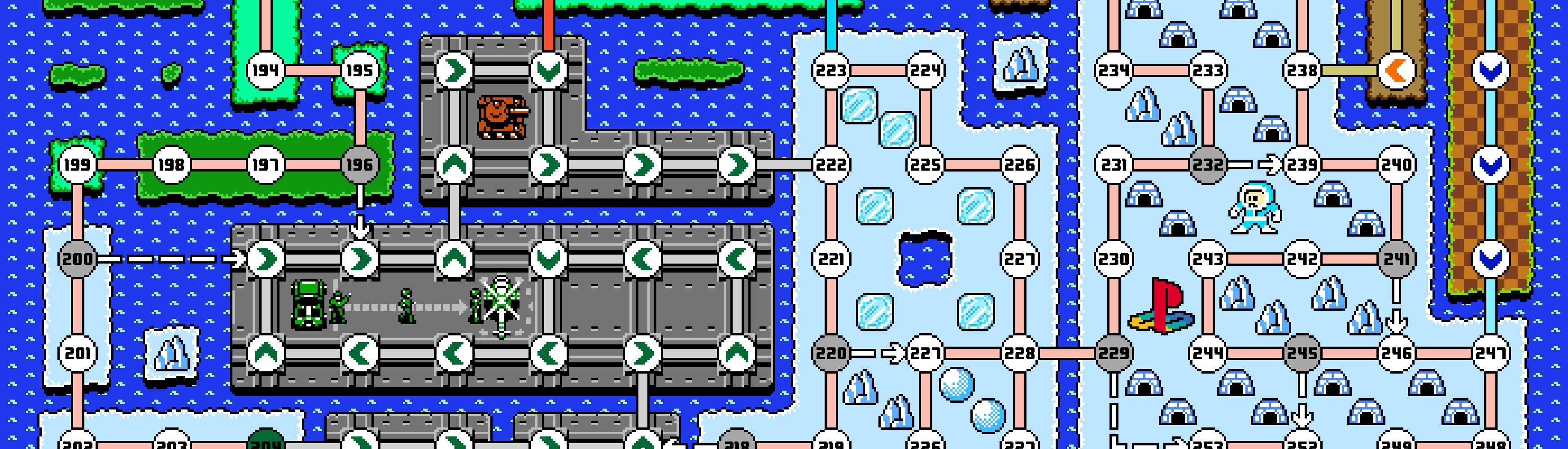Choose level node 231
The height and width of the screenshot is (449, 1568).
[x=1114, y=164]
